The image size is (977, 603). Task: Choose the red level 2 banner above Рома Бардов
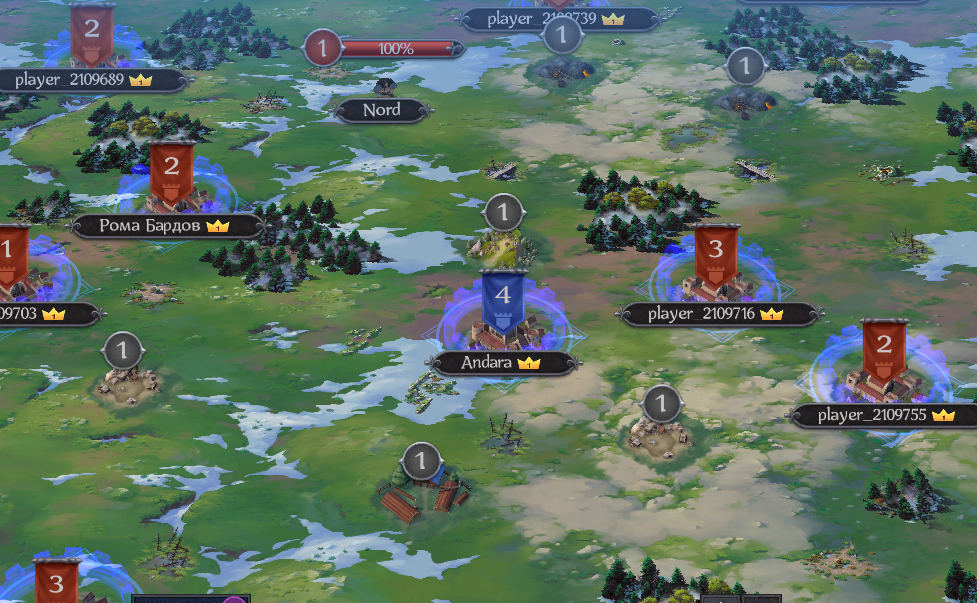coord(171,170)
